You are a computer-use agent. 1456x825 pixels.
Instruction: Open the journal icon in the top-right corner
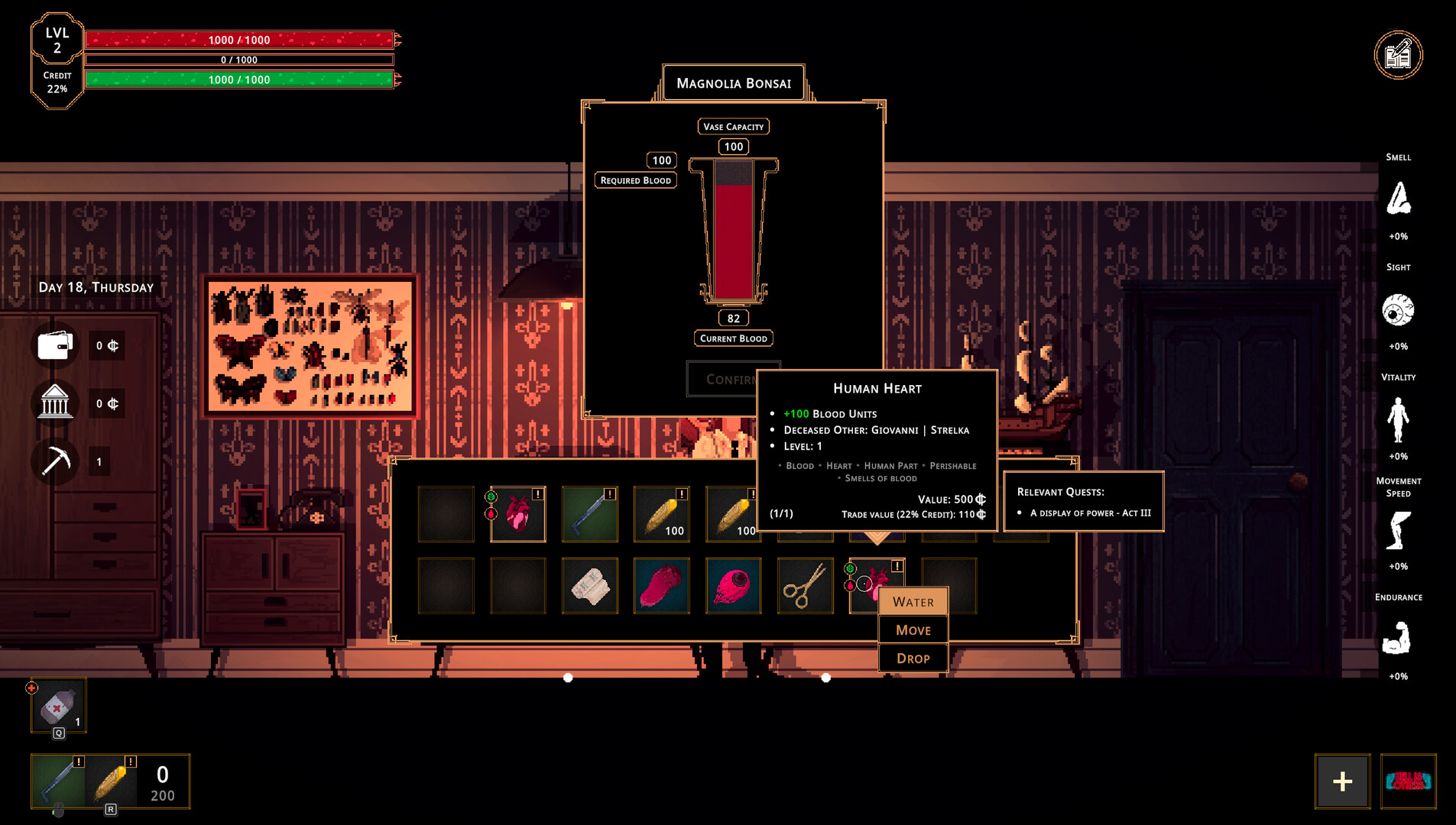coord(1398,54)
